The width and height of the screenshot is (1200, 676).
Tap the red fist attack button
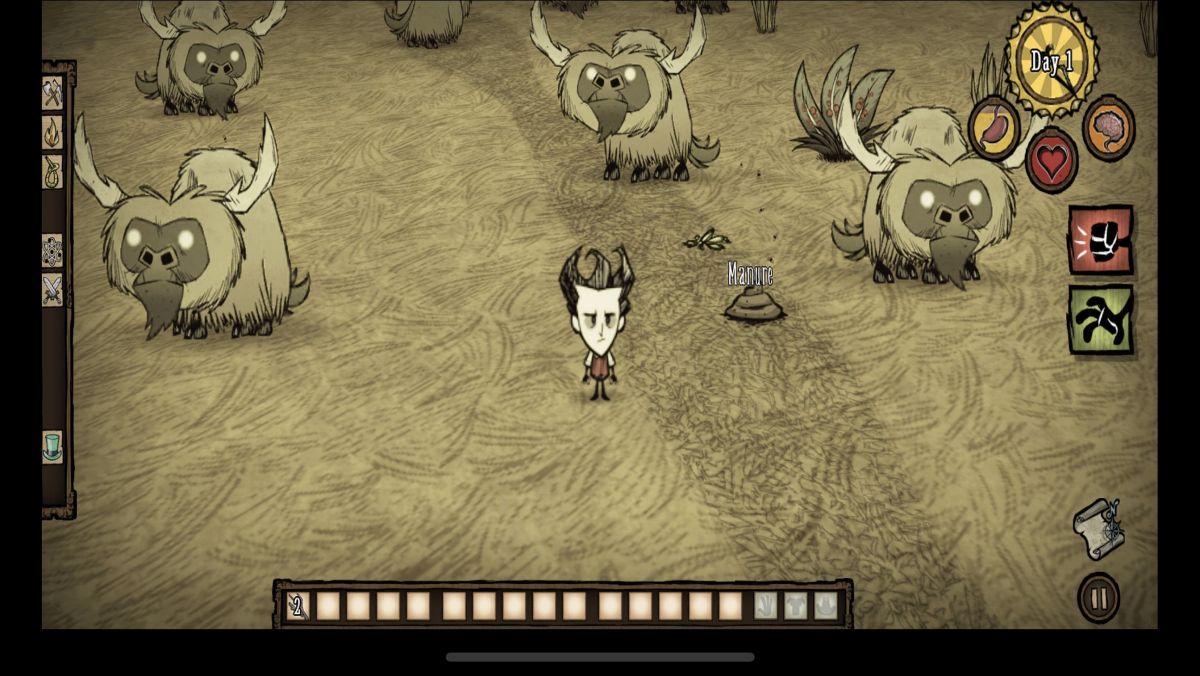(x=1100, y=239)
